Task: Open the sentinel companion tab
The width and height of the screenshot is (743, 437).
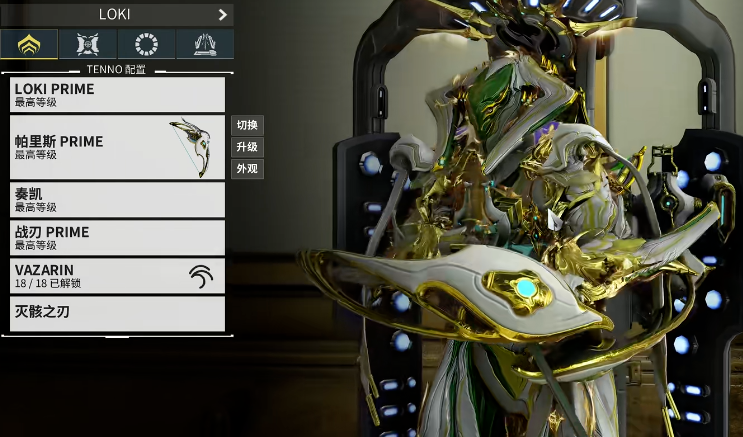Action: point(88,44)
